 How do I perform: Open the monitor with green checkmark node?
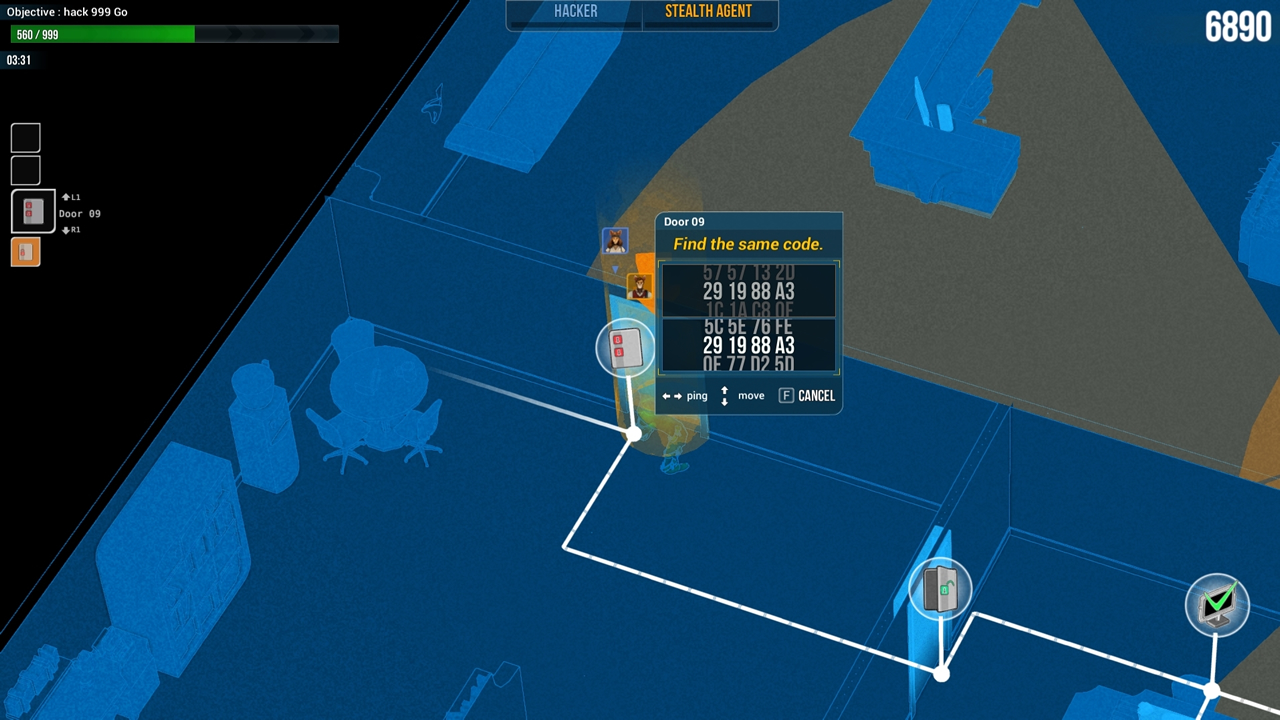tap(1217, 601)
